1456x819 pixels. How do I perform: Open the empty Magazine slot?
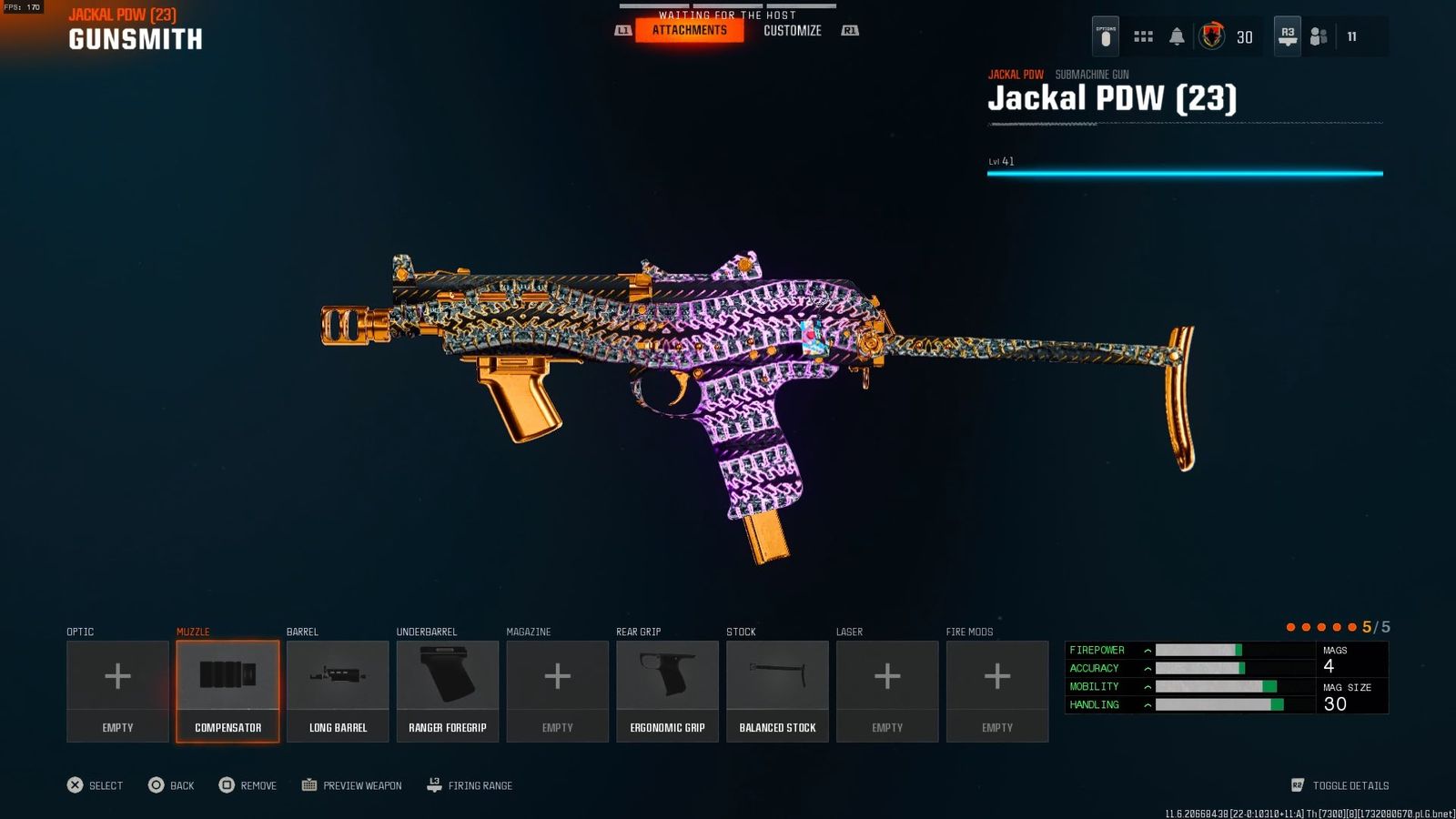(x=557, y=691)
